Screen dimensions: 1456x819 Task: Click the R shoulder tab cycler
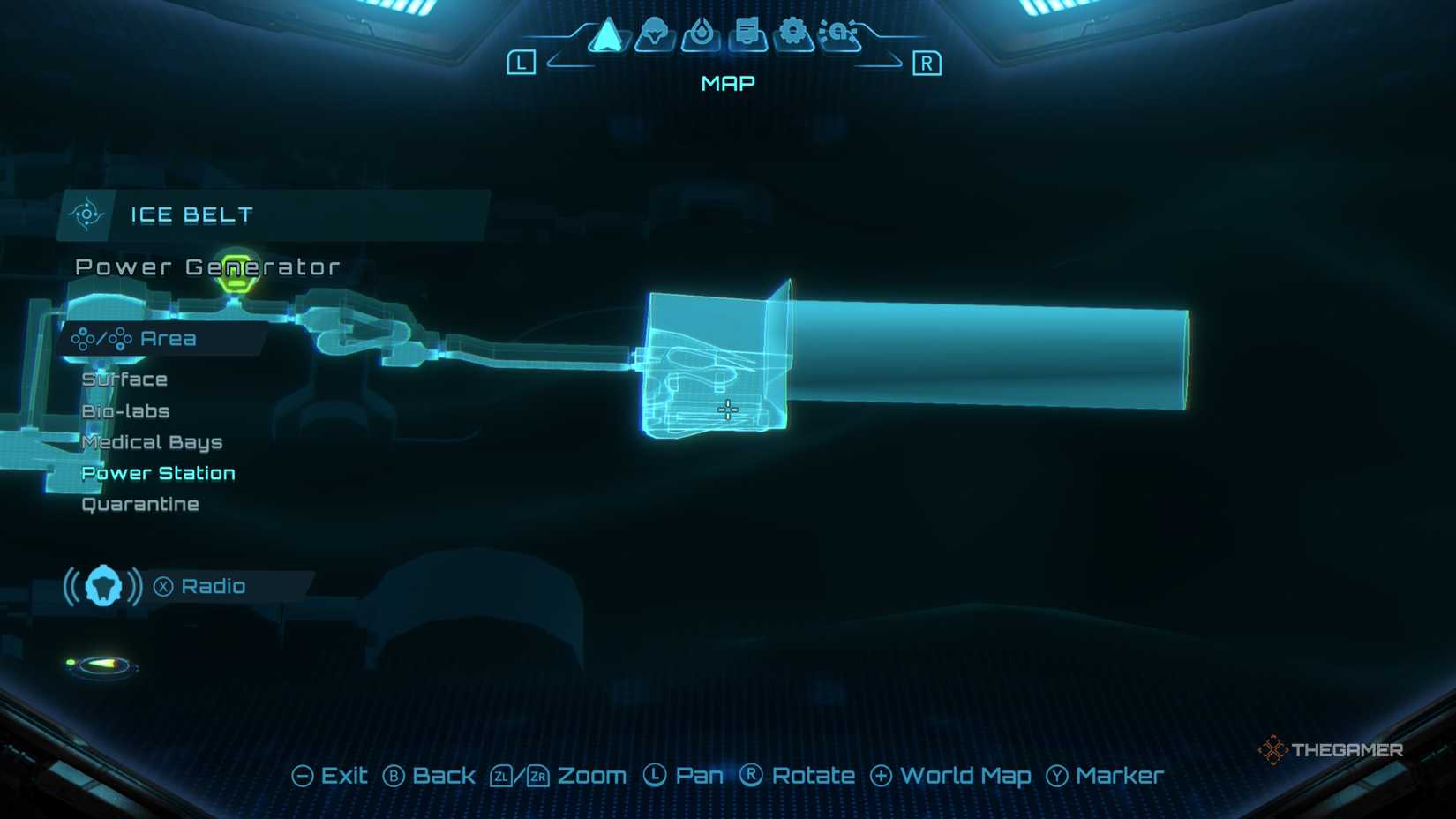pyautogui.click(x=926, y=62)
